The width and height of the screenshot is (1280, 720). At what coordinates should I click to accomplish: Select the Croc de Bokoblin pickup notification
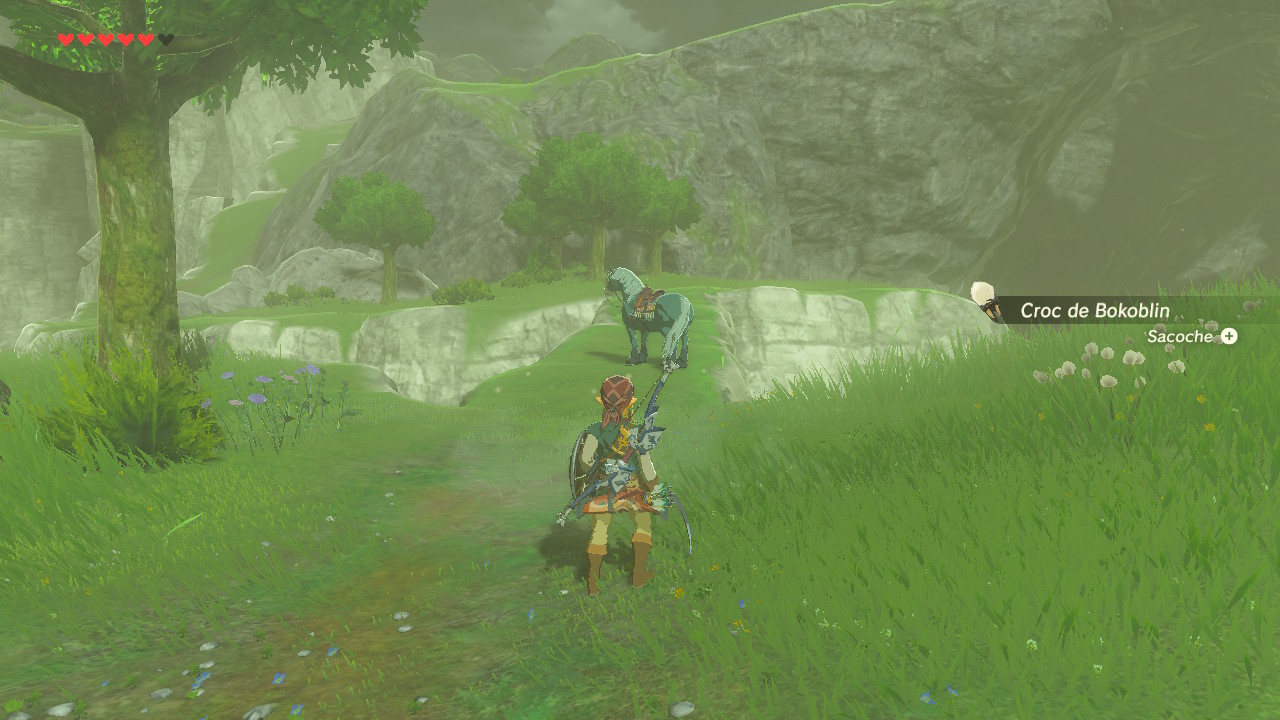pos(1094,310)
